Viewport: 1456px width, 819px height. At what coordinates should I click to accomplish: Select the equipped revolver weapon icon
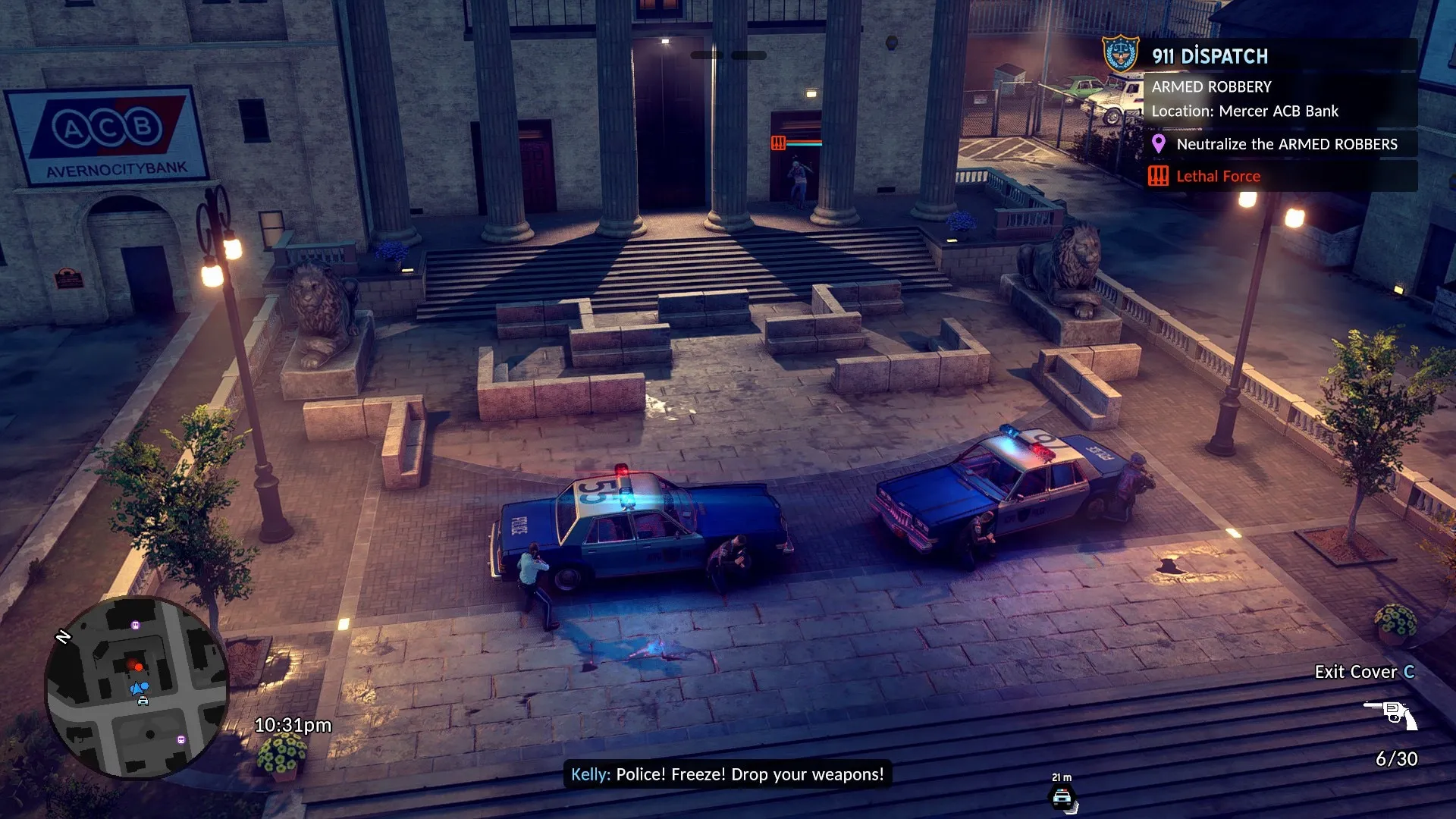1391,714
